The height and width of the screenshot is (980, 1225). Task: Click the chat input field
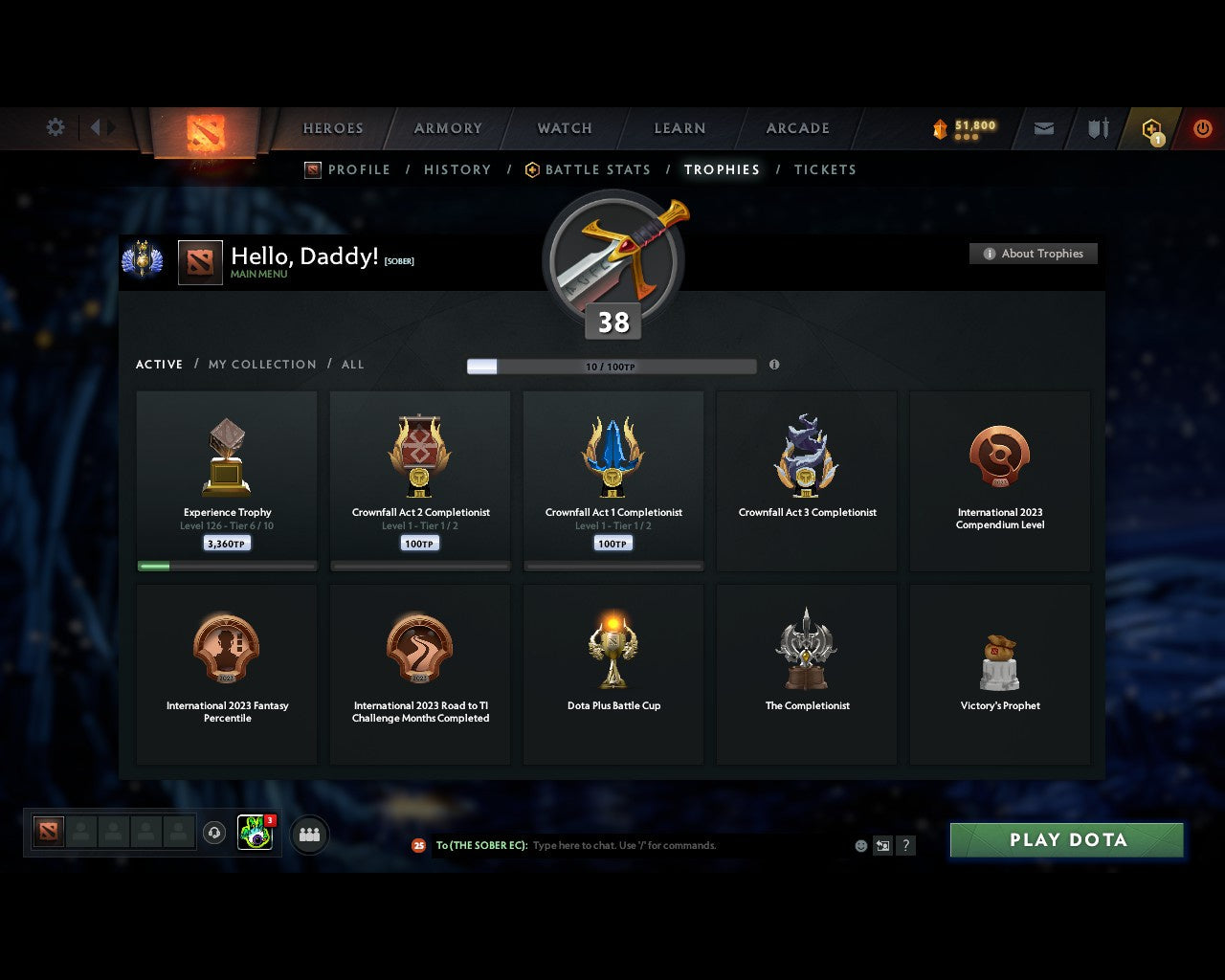[670, 845]
